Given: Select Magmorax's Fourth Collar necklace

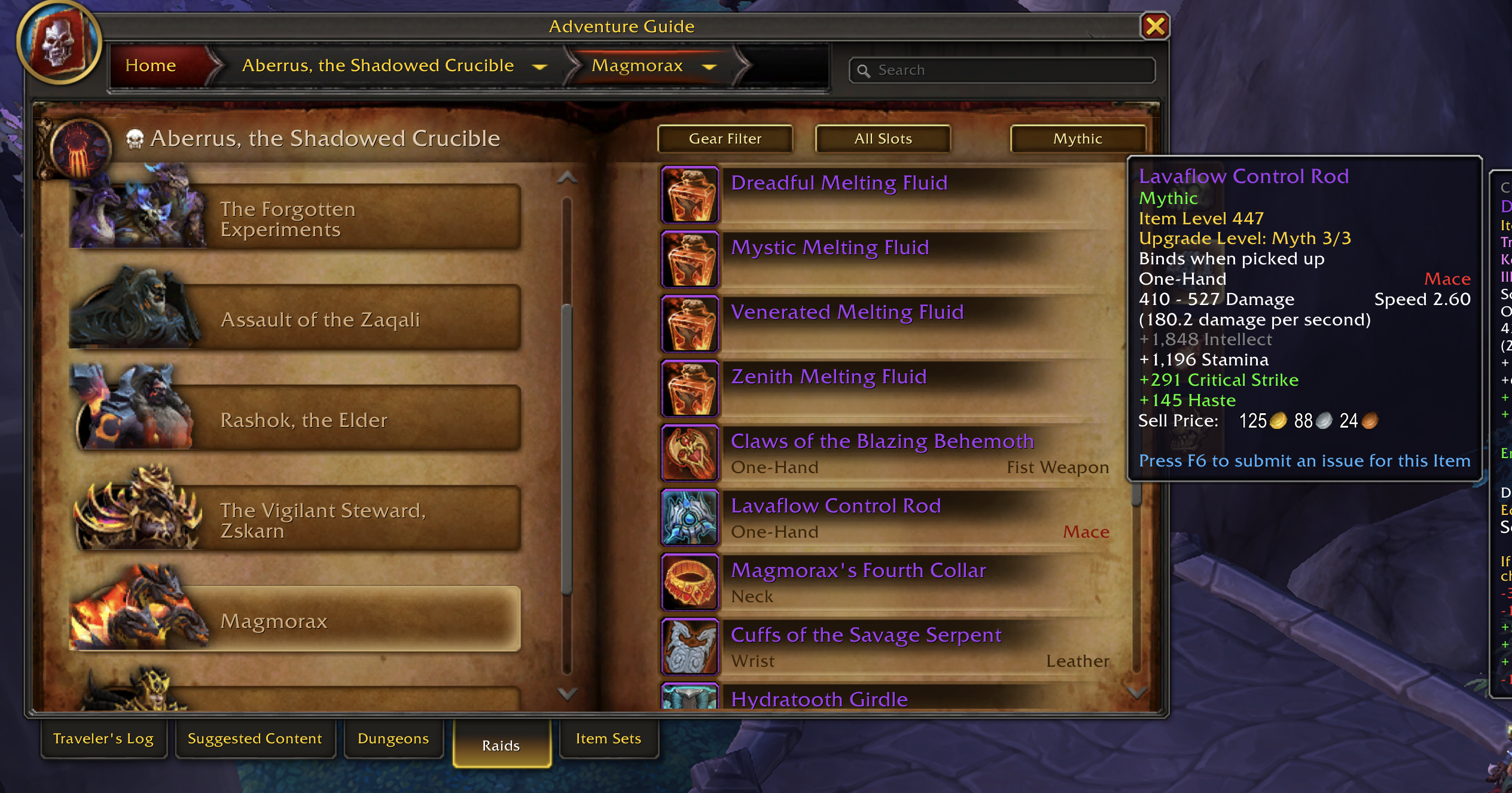Looking at the screenshot, I should [858, 571].
